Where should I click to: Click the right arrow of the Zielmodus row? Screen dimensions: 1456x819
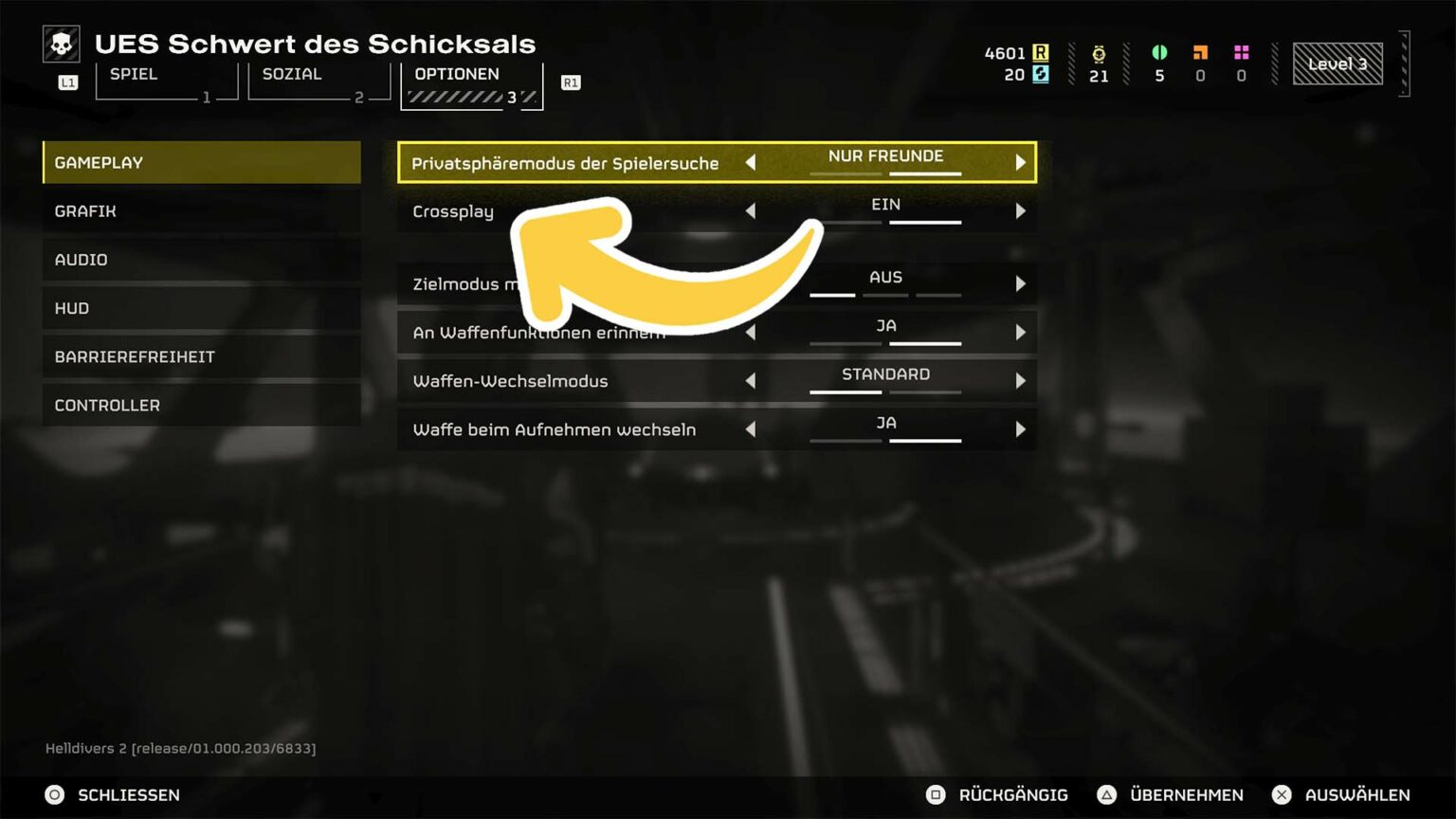(1020, 283)
